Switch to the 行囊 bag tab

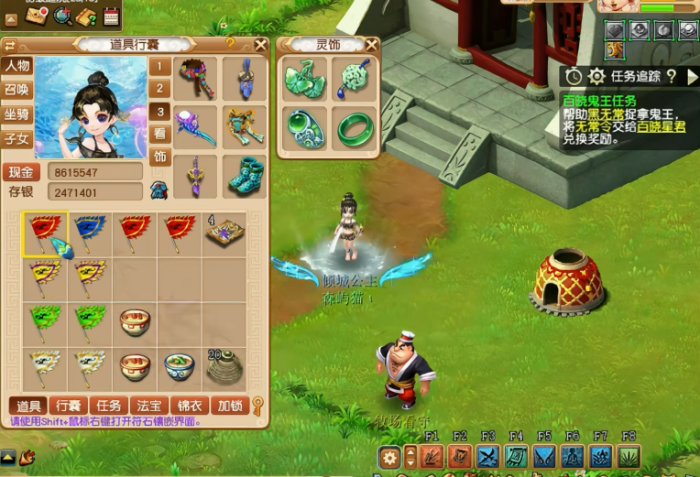coord(69,406)
